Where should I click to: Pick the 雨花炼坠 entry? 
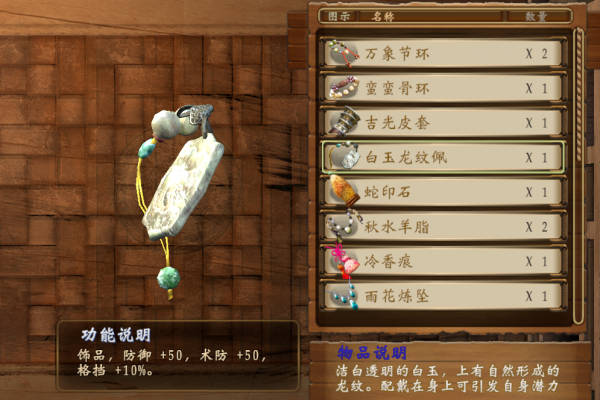[442, 296]
